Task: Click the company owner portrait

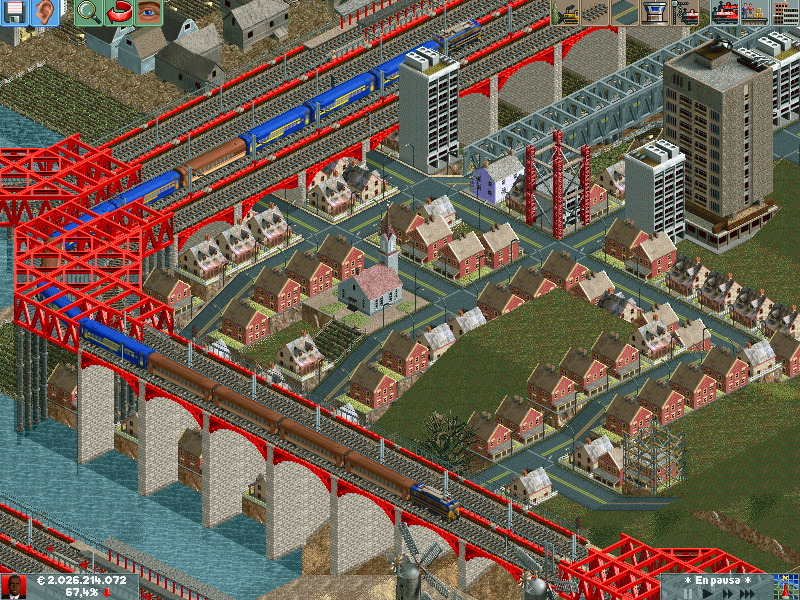Action: (x=14, y=587)
